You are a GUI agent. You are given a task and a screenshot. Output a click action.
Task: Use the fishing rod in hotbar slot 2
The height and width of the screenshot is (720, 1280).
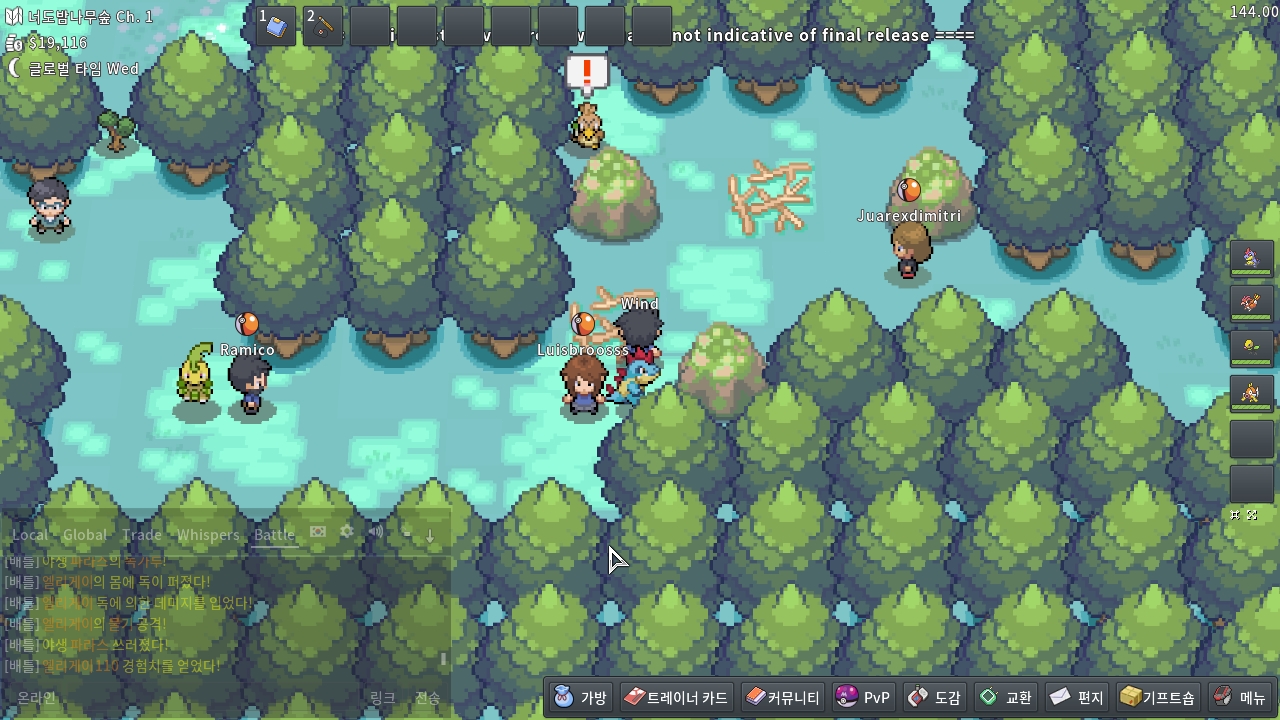pos(323,26)
